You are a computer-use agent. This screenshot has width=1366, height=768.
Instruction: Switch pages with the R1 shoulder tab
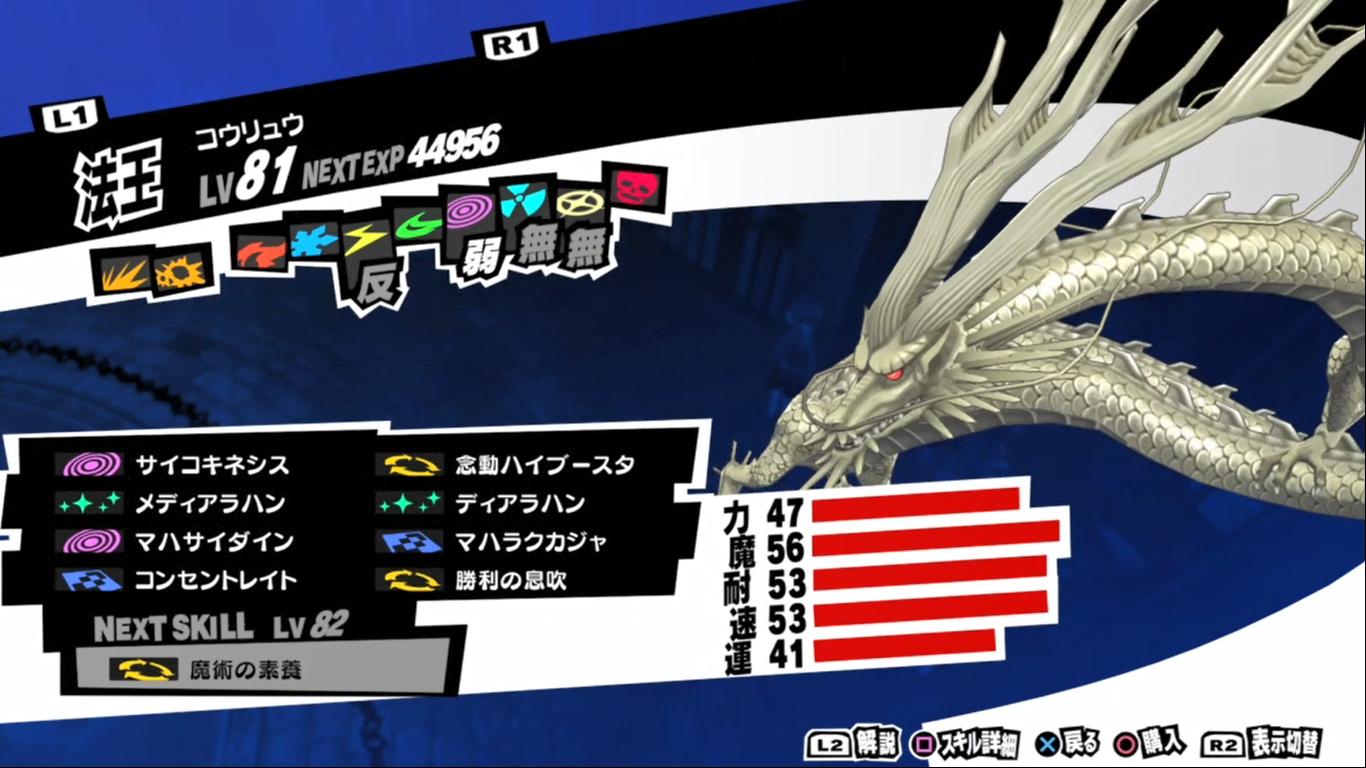click(514, 42)
